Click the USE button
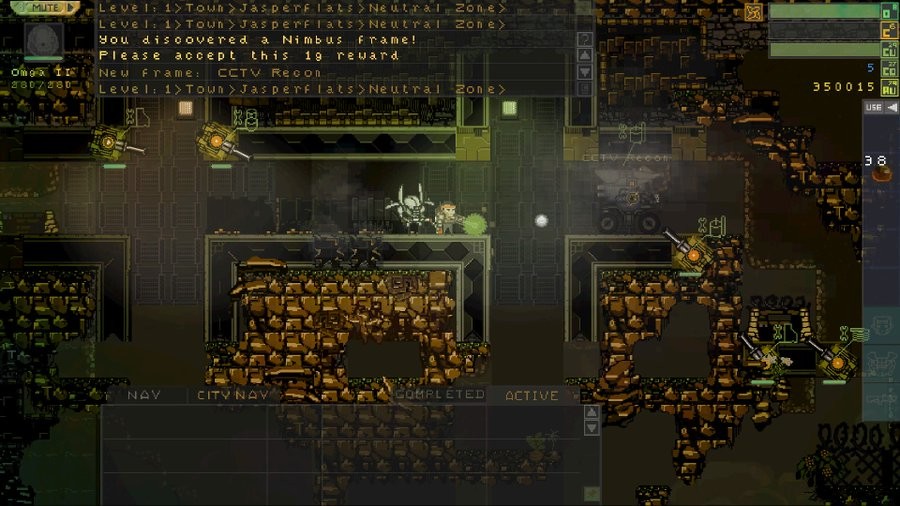Screen dimensions: 900x506 coord(874,107)
